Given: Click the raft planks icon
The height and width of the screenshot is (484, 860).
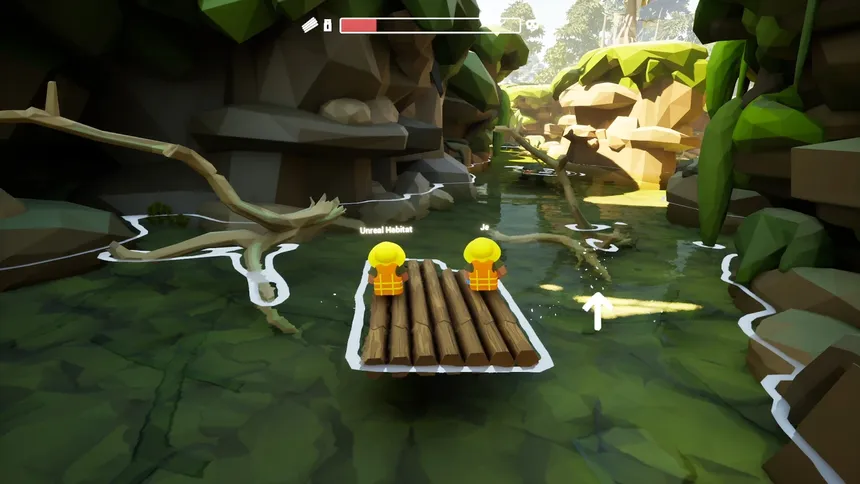Looking at the screenshot, I should pos(310,25).
